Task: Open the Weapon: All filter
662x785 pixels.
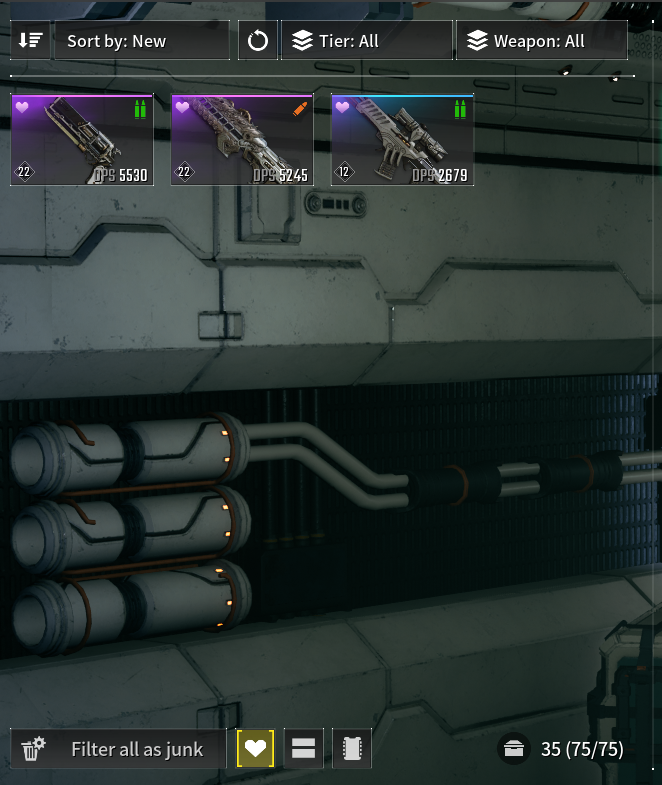Action: [x=541, y=41]
